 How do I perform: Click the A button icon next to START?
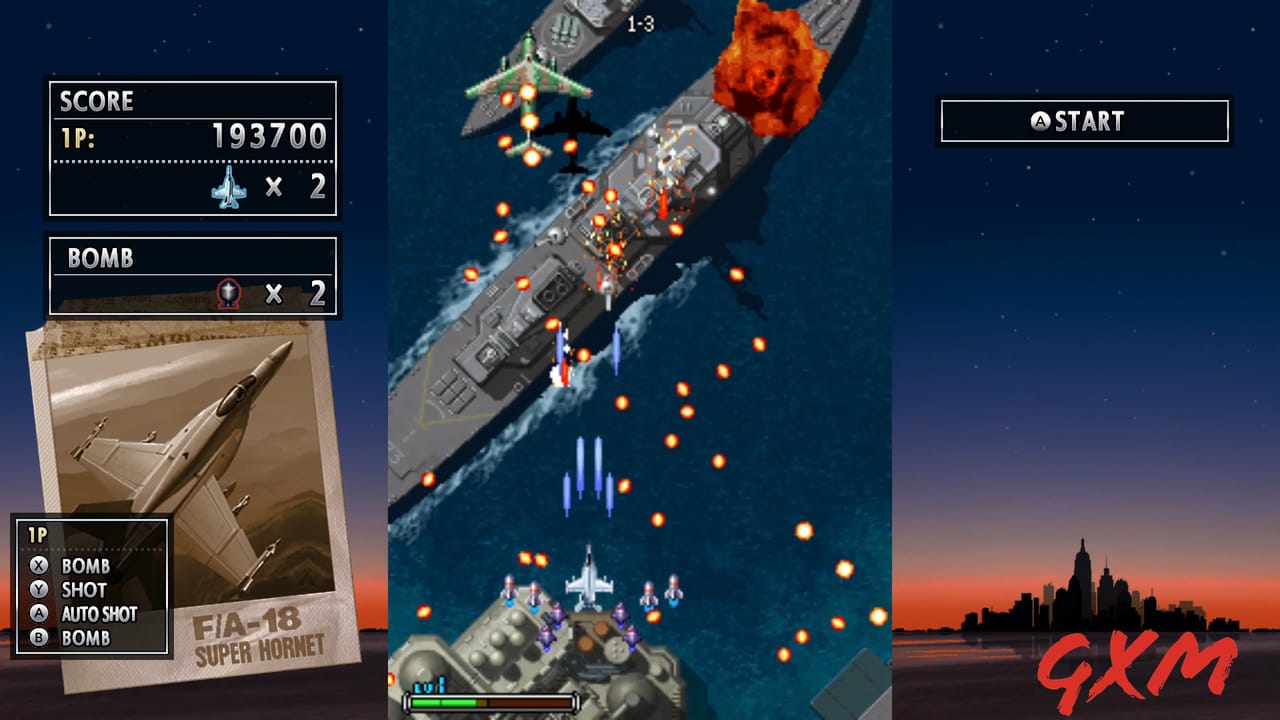(1040, 121)
